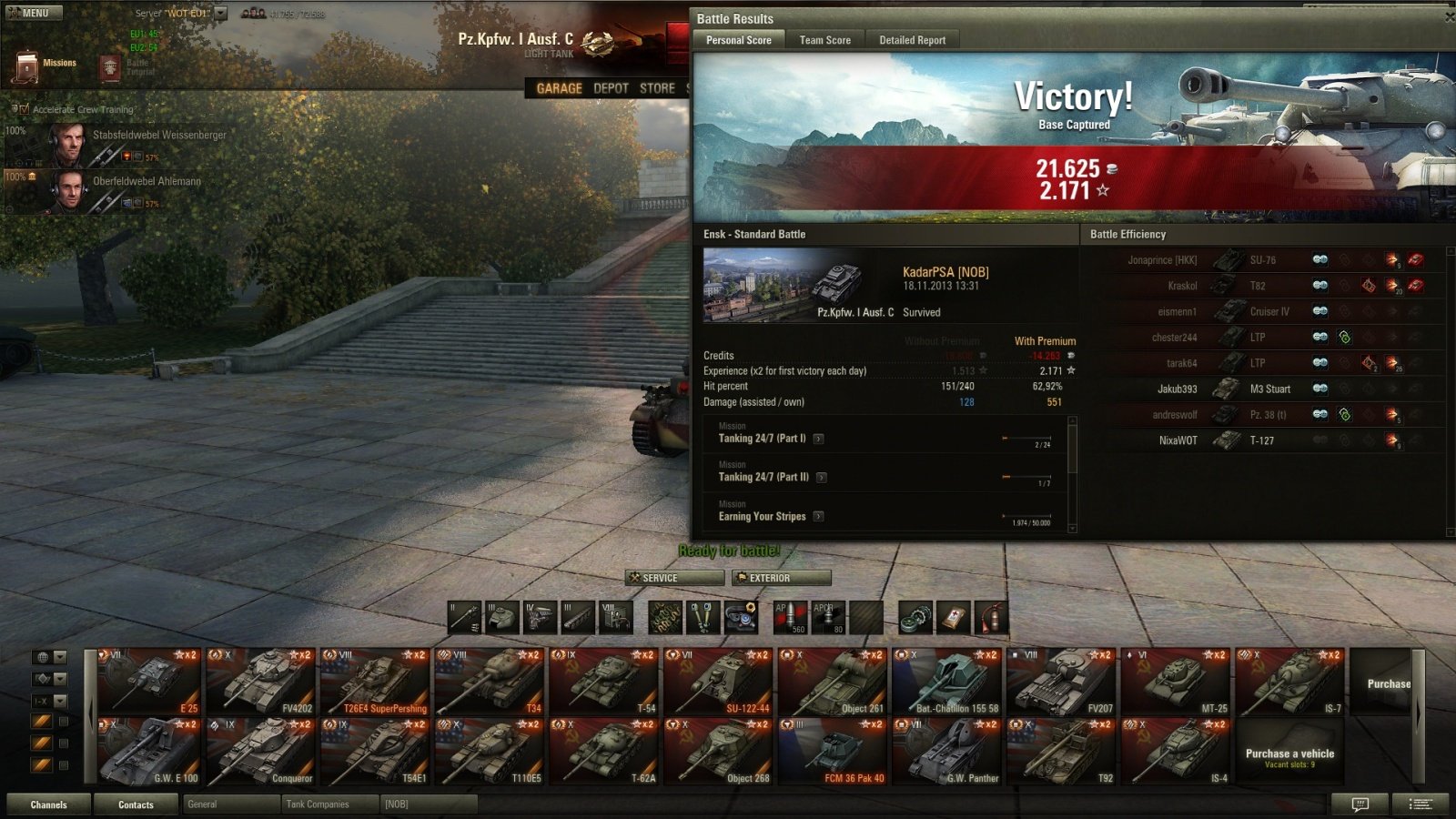Pick the FCM 36 Pak 40 tank
Viewport: 1456px width, 819px height.
(833, 752)
